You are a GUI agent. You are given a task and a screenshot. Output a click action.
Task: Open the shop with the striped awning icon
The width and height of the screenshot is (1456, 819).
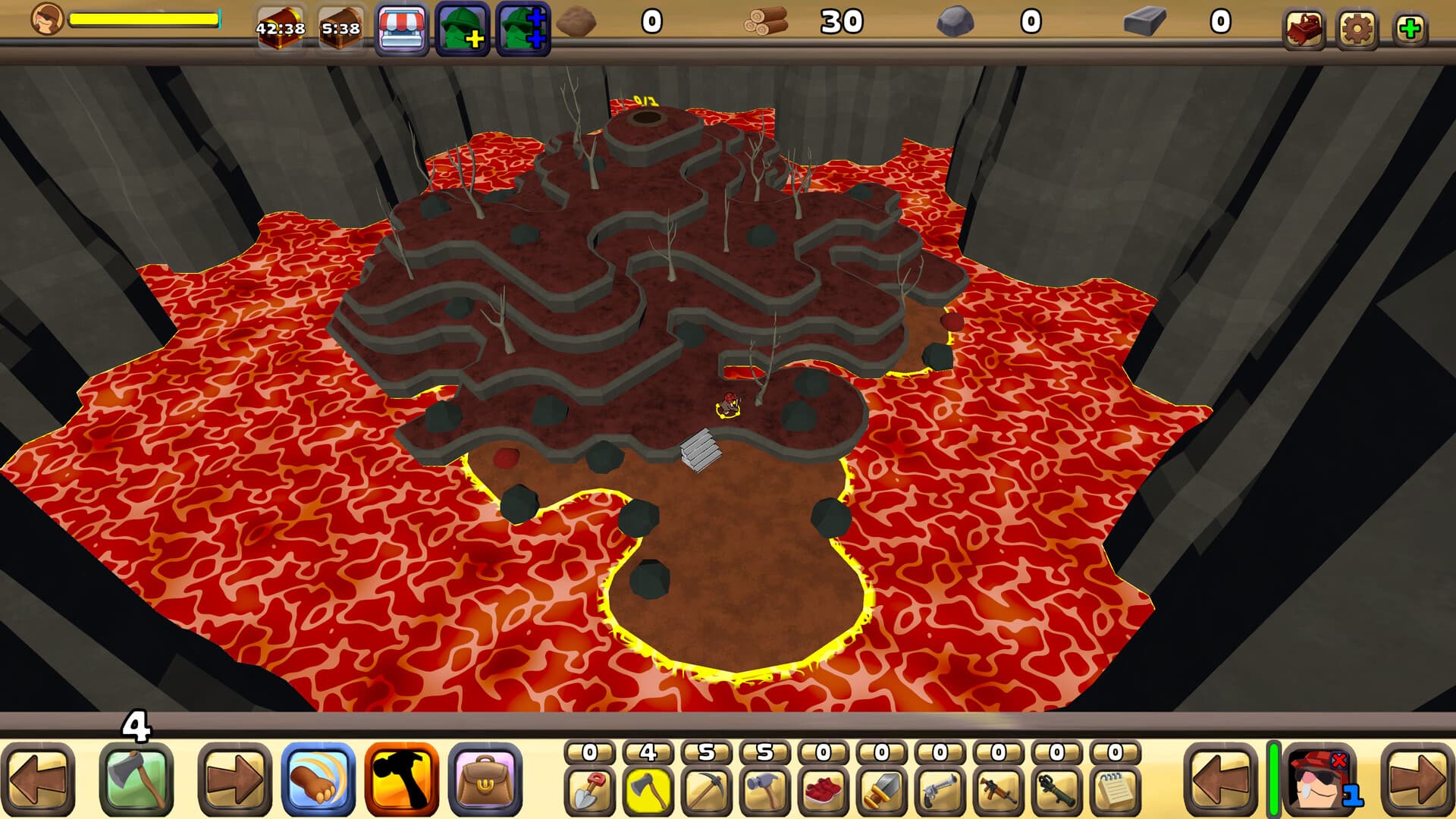402,27
